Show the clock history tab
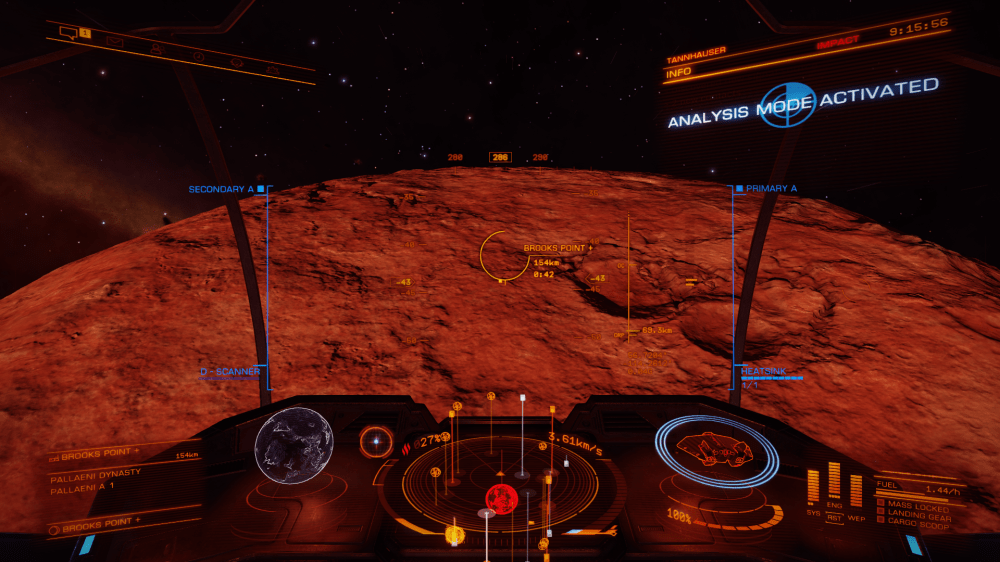 197,56
